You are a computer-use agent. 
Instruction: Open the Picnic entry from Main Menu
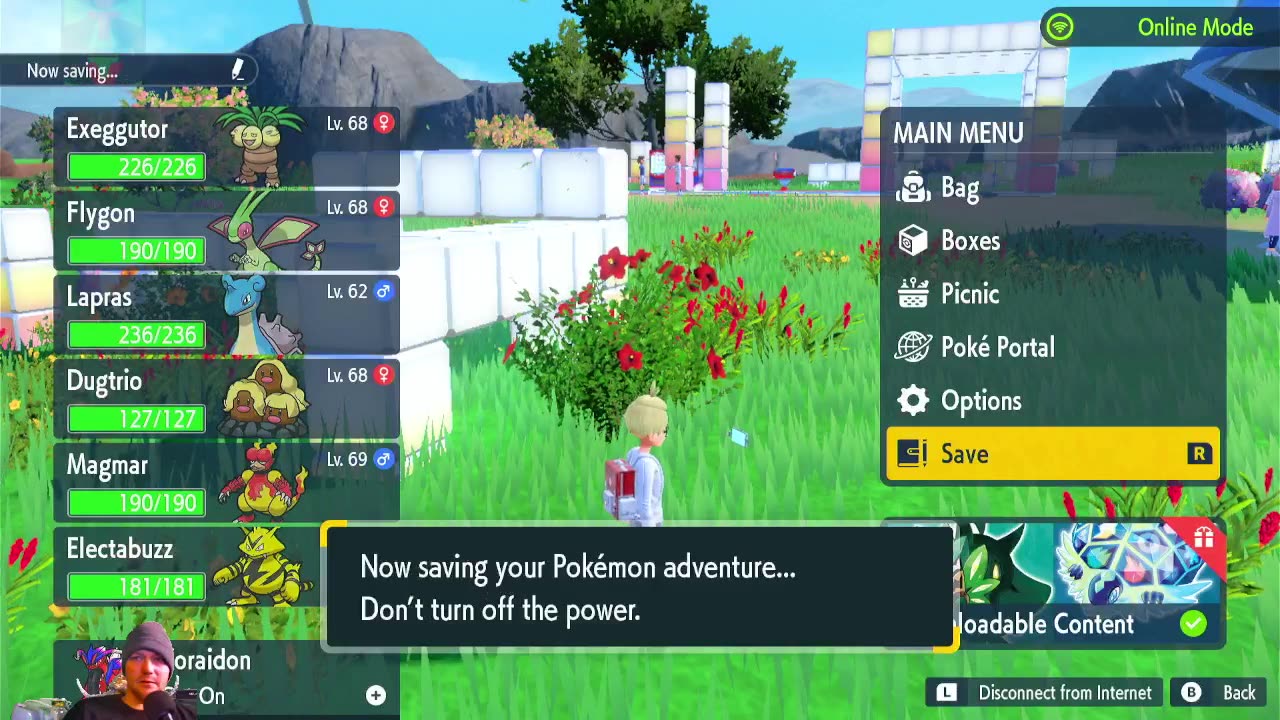pyautogui.click(x=967, y=294)
